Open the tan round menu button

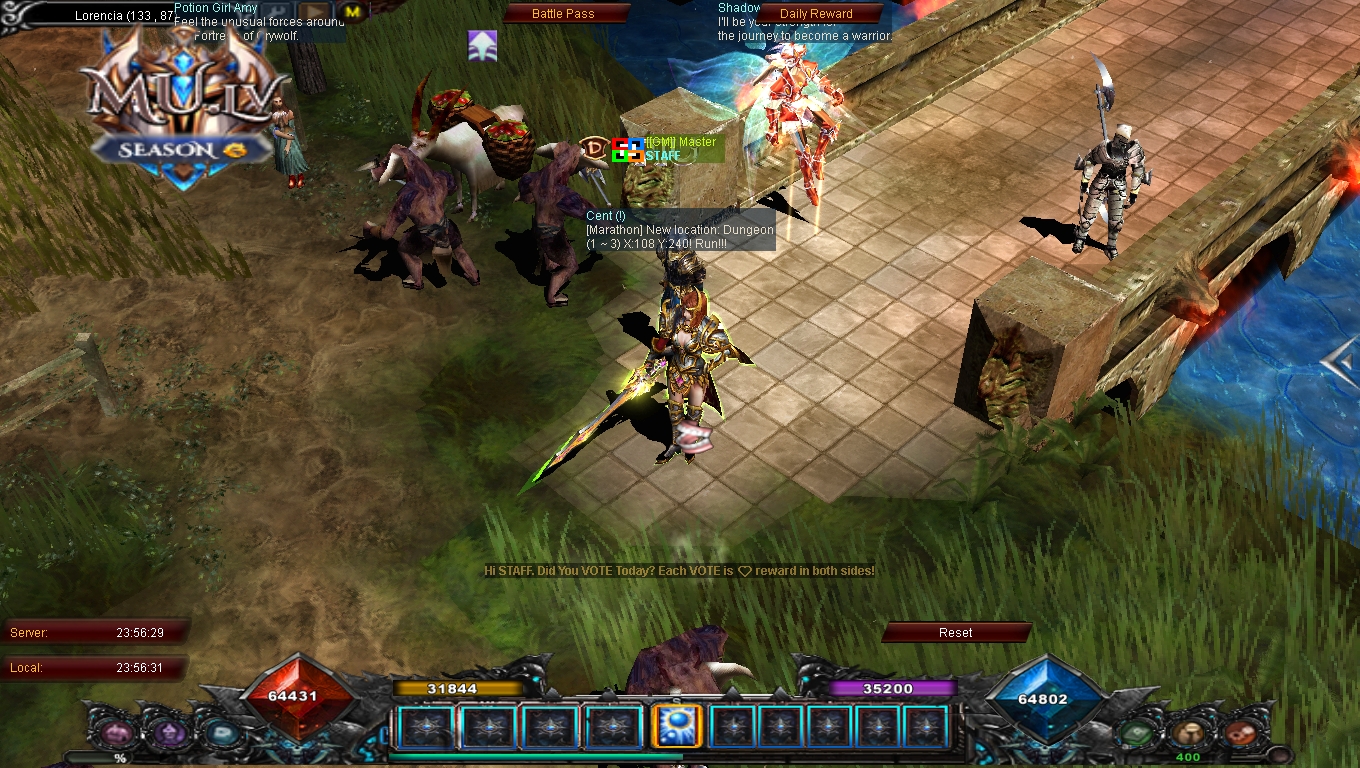coord(1187,733)
